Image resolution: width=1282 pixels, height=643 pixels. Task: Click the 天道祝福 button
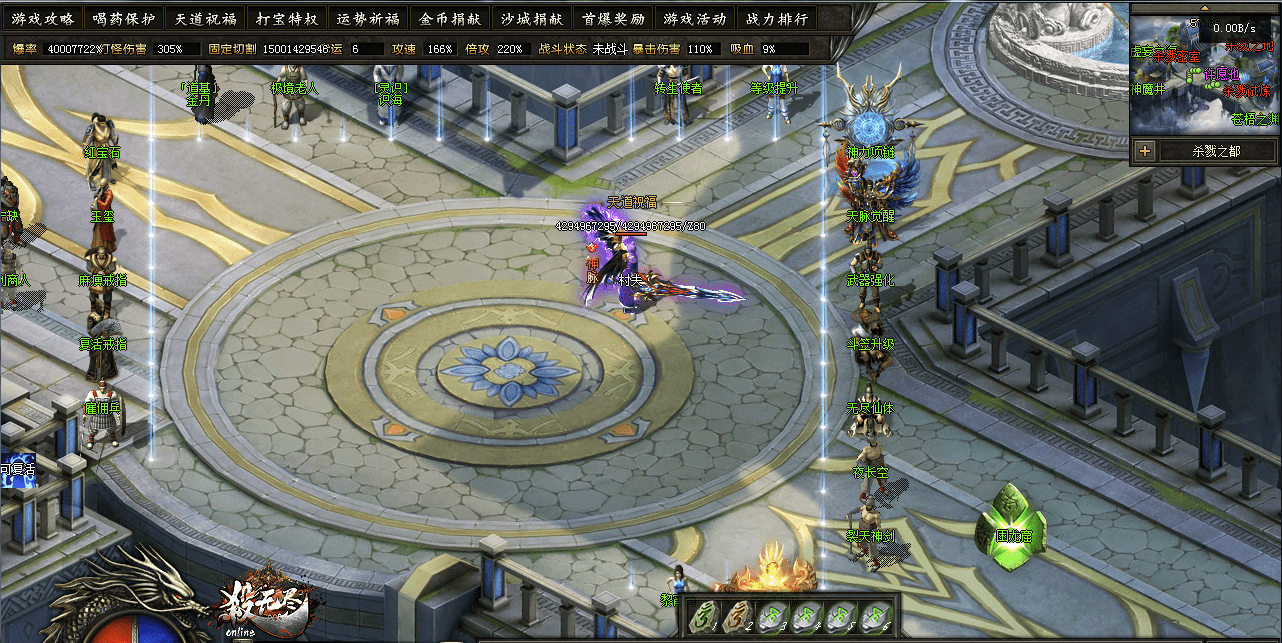coord(205,19)
